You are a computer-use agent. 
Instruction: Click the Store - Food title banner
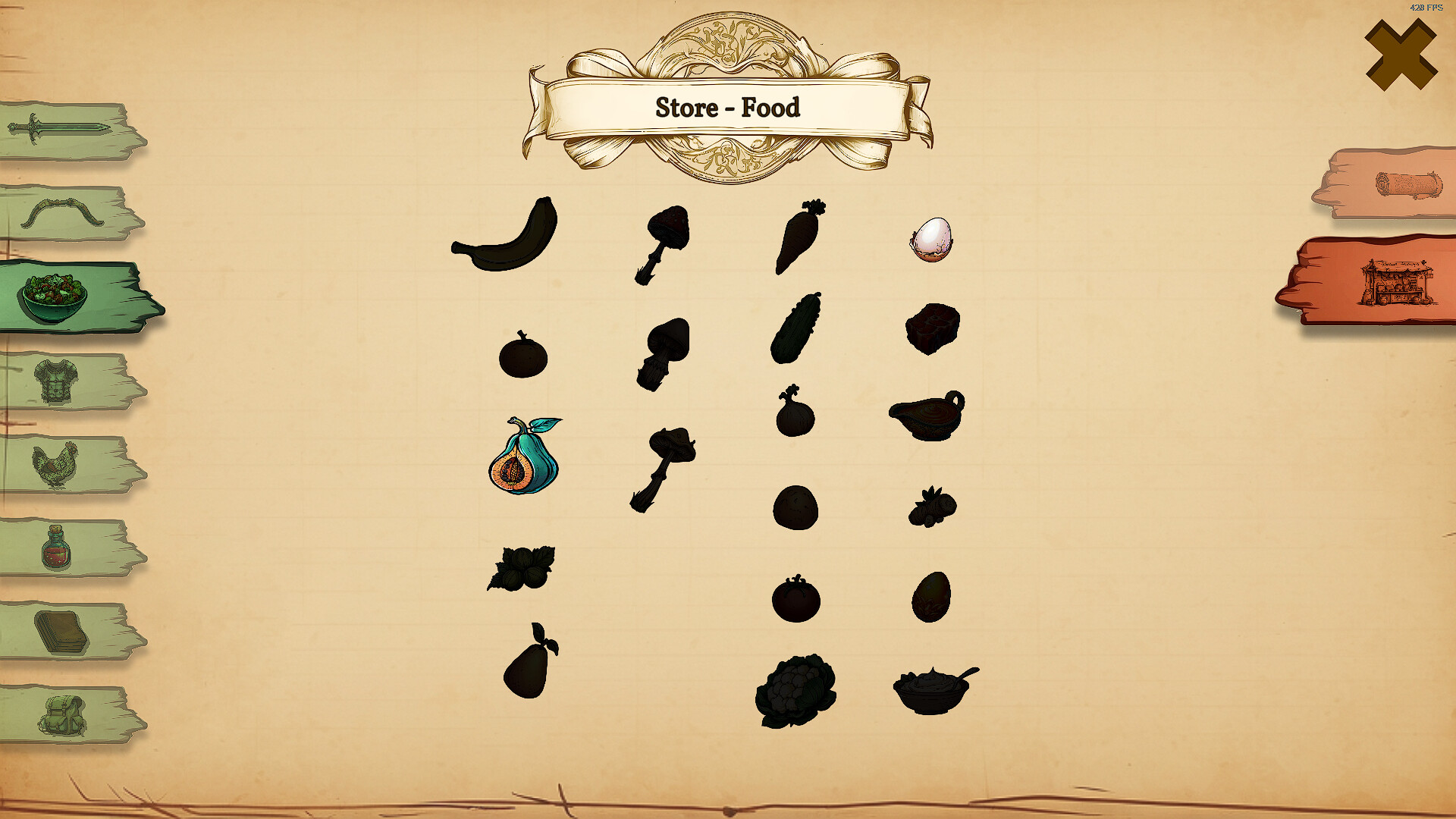pyautogui.click(x=728, y=108)
